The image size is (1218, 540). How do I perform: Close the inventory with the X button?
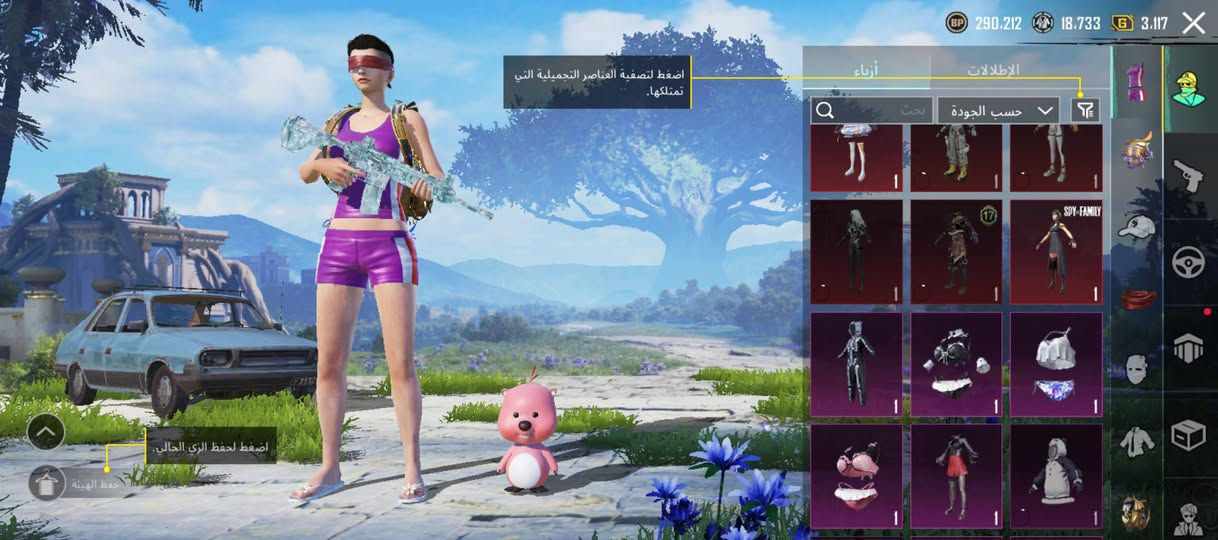click(x=1193, y=23)
